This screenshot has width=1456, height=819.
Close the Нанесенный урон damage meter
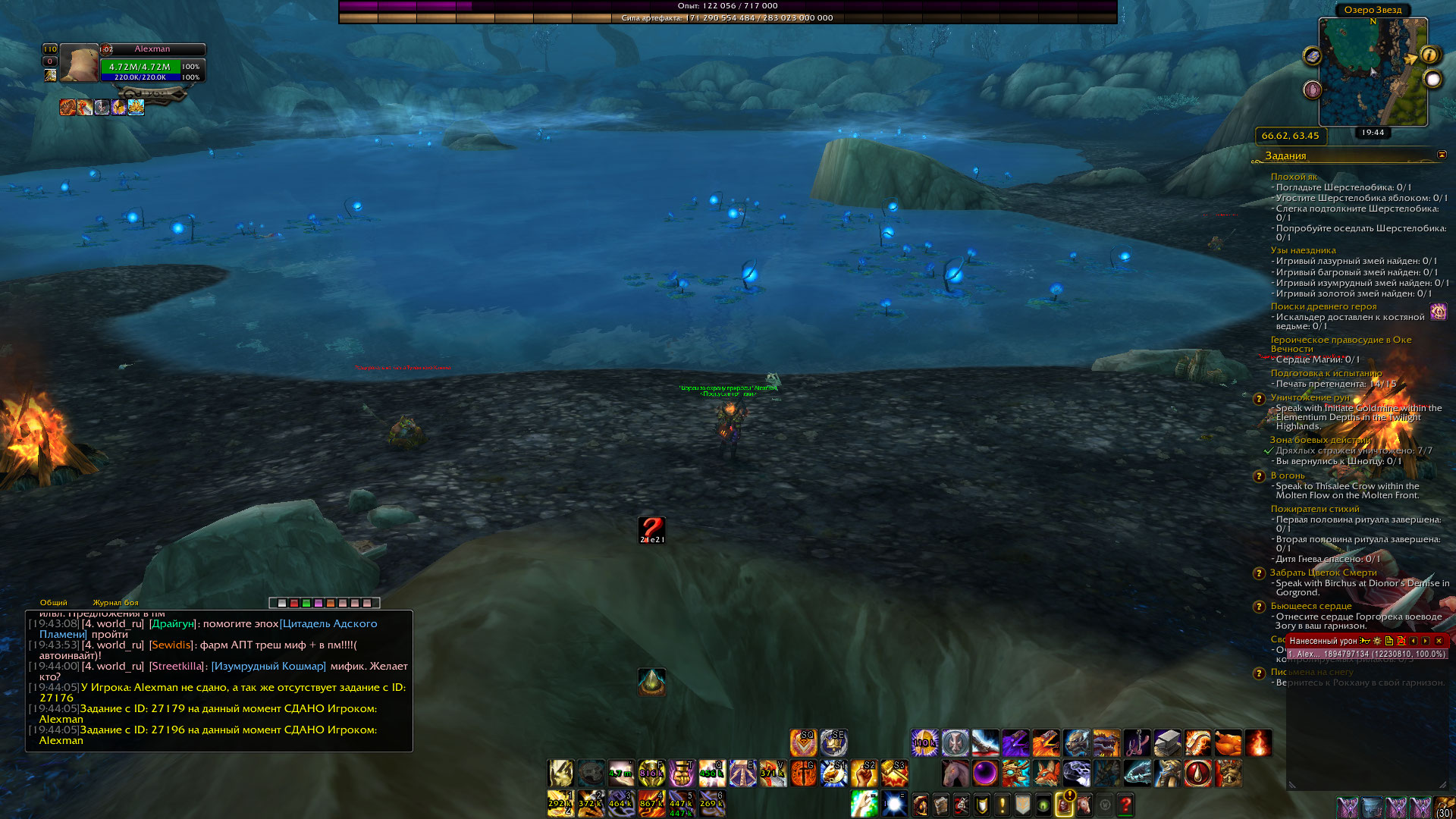coord(1439,641)
